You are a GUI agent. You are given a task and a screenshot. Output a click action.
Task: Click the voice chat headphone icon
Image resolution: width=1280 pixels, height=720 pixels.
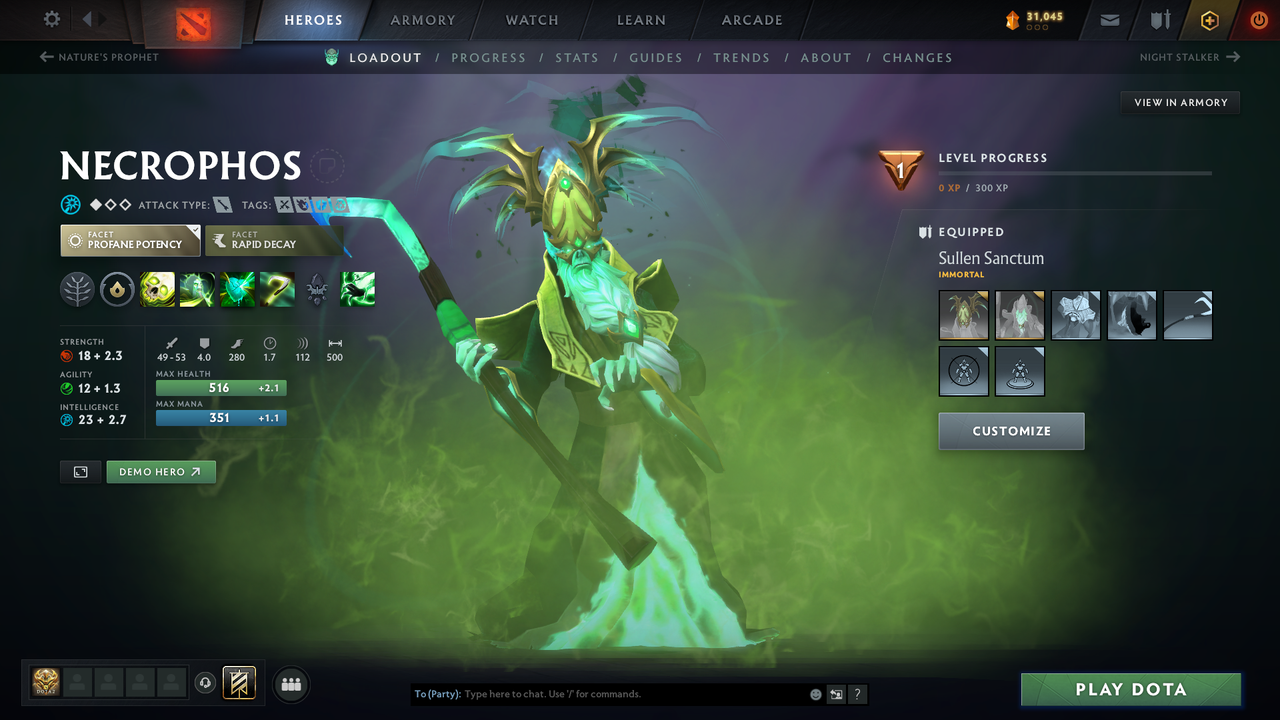point(206,684)
